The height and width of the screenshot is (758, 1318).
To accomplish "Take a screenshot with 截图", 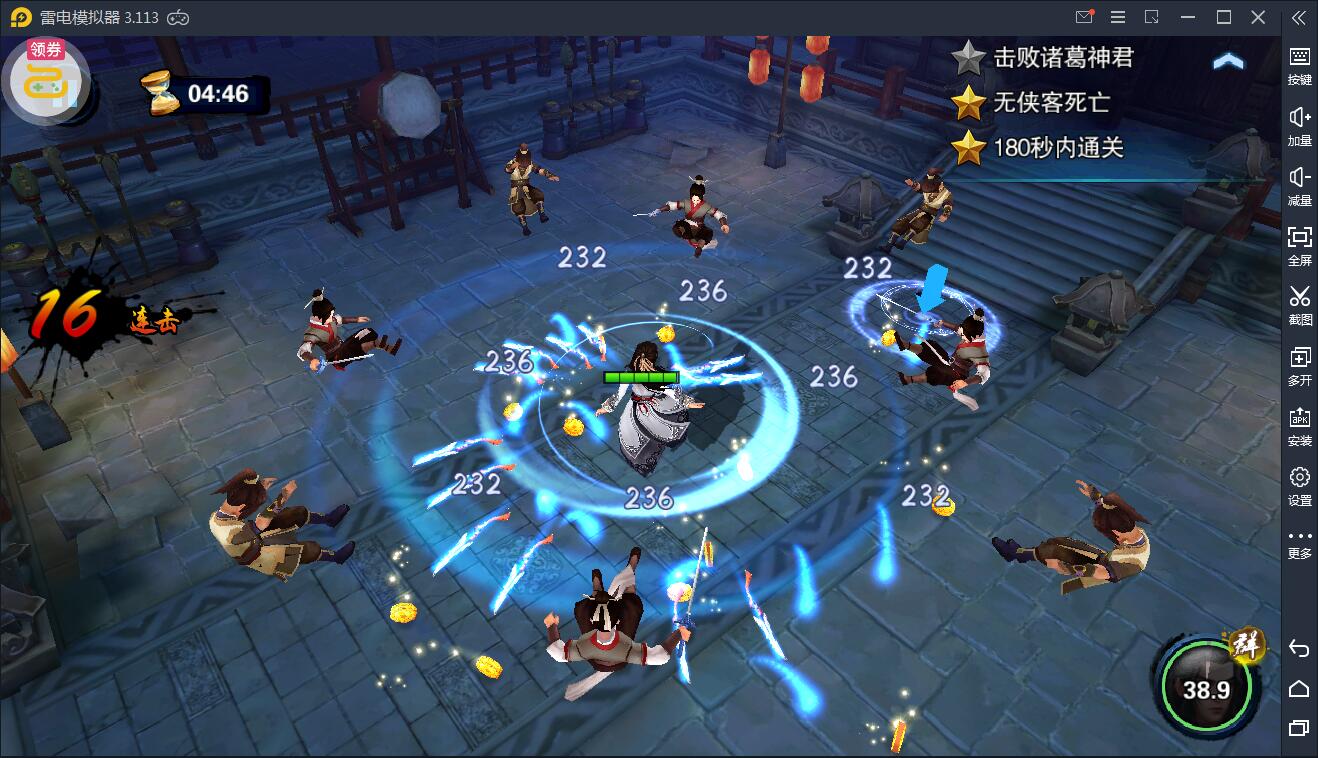I will (x=1299, y=305).
